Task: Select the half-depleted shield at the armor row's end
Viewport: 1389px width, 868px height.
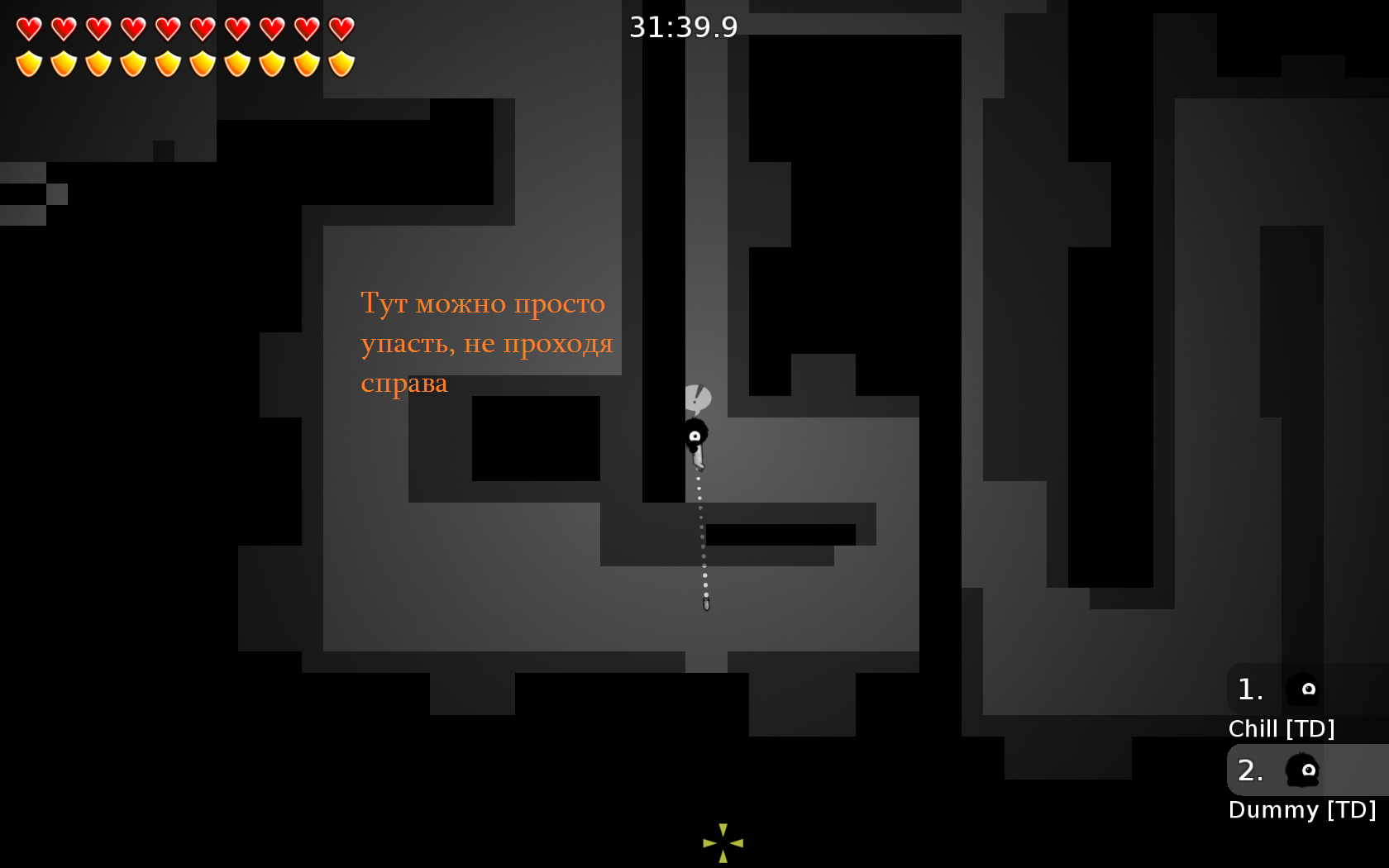Action: 342,63
